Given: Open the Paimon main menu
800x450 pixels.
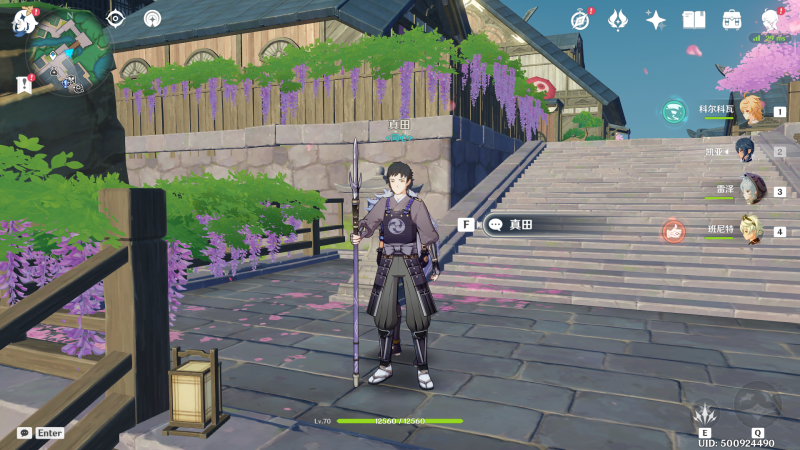Looking at the screenshot, I should [22, 20].
